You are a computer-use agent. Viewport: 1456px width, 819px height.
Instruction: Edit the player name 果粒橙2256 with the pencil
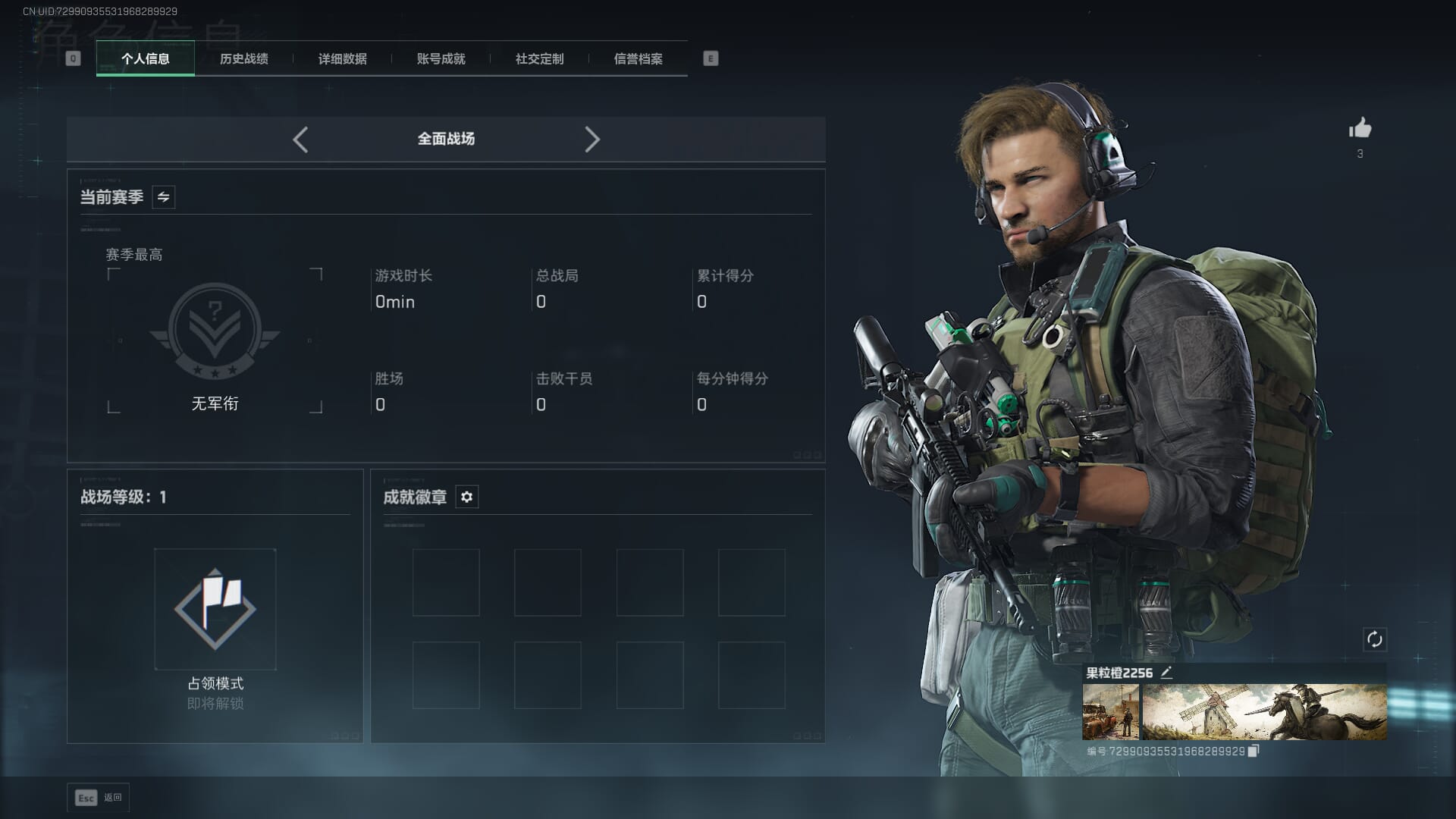click(1167, 672)
